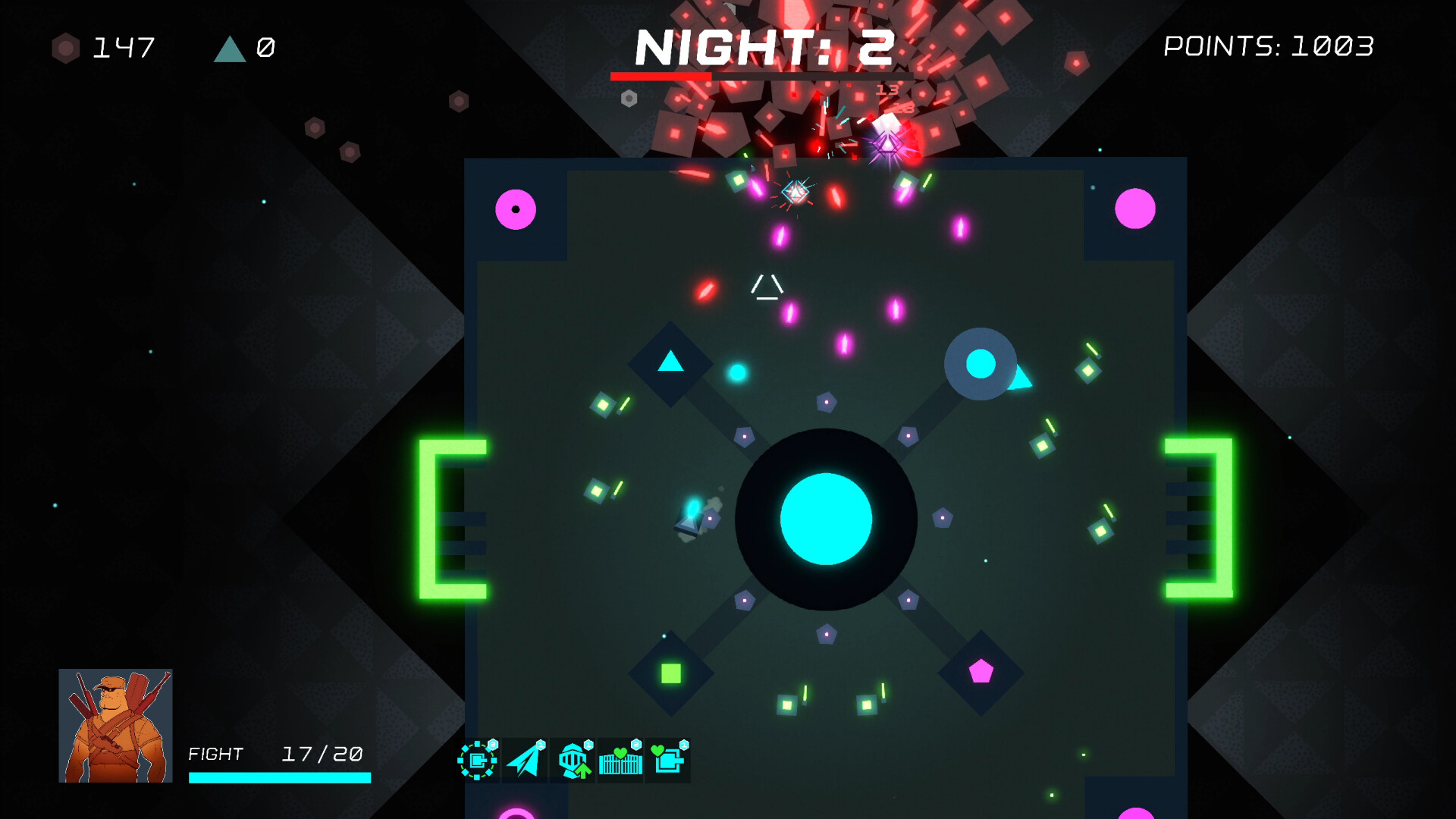Toggle the count badge on the paper plane ability
Viewport: 1456px width, 819px height.
540,745
